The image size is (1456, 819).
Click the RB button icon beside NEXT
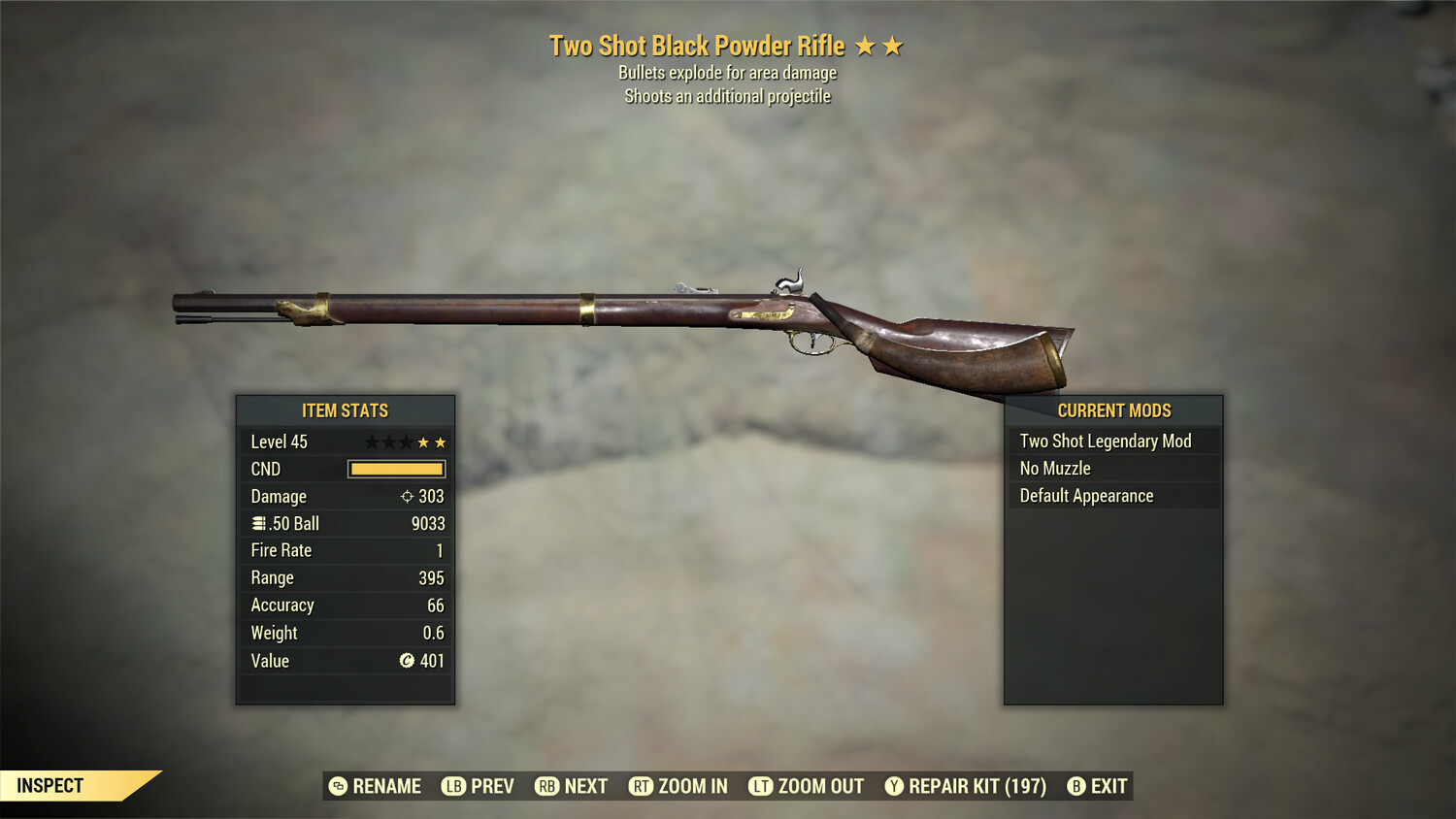(546, 786)
